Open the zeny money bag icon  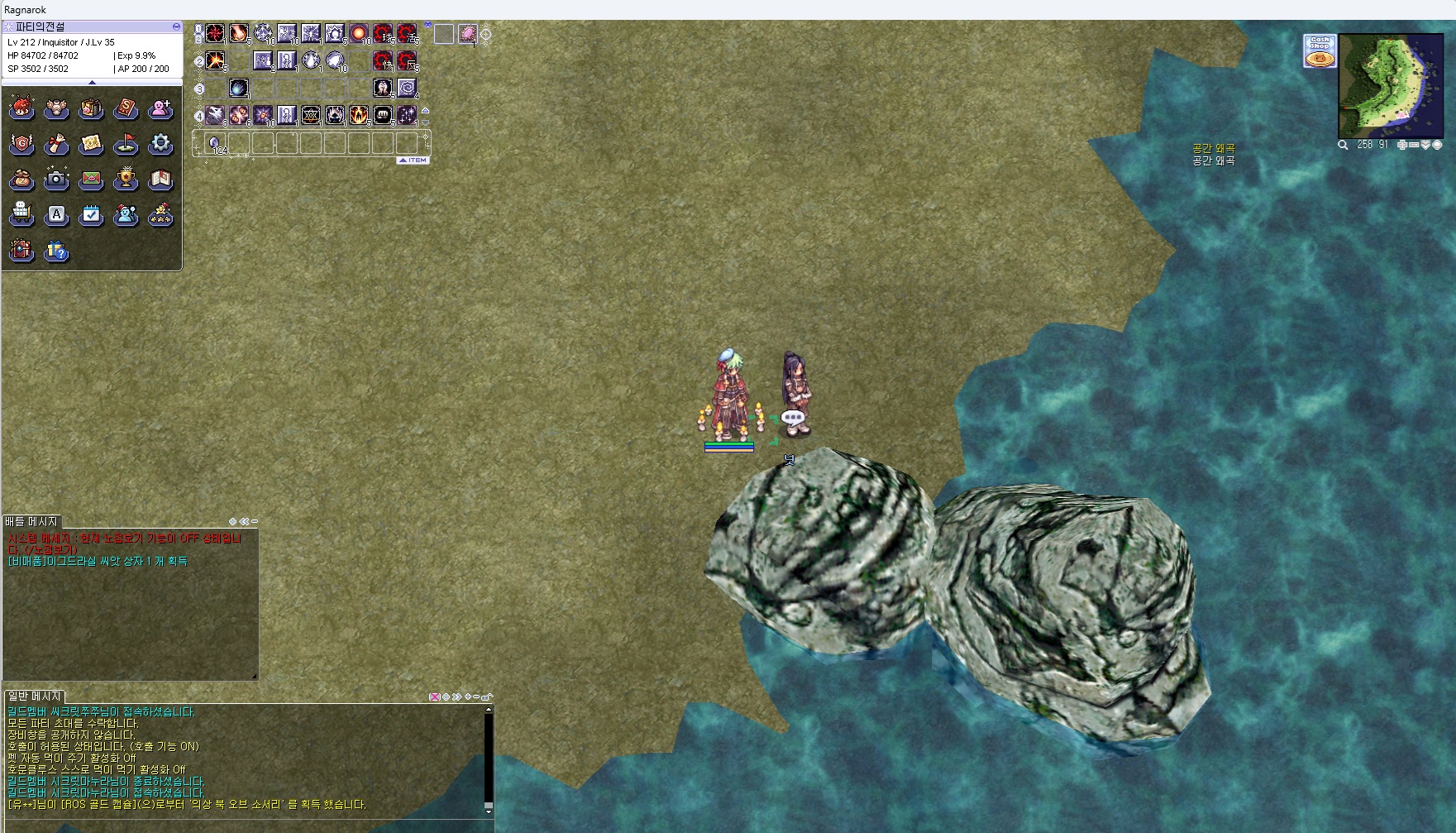coord(21,180)
